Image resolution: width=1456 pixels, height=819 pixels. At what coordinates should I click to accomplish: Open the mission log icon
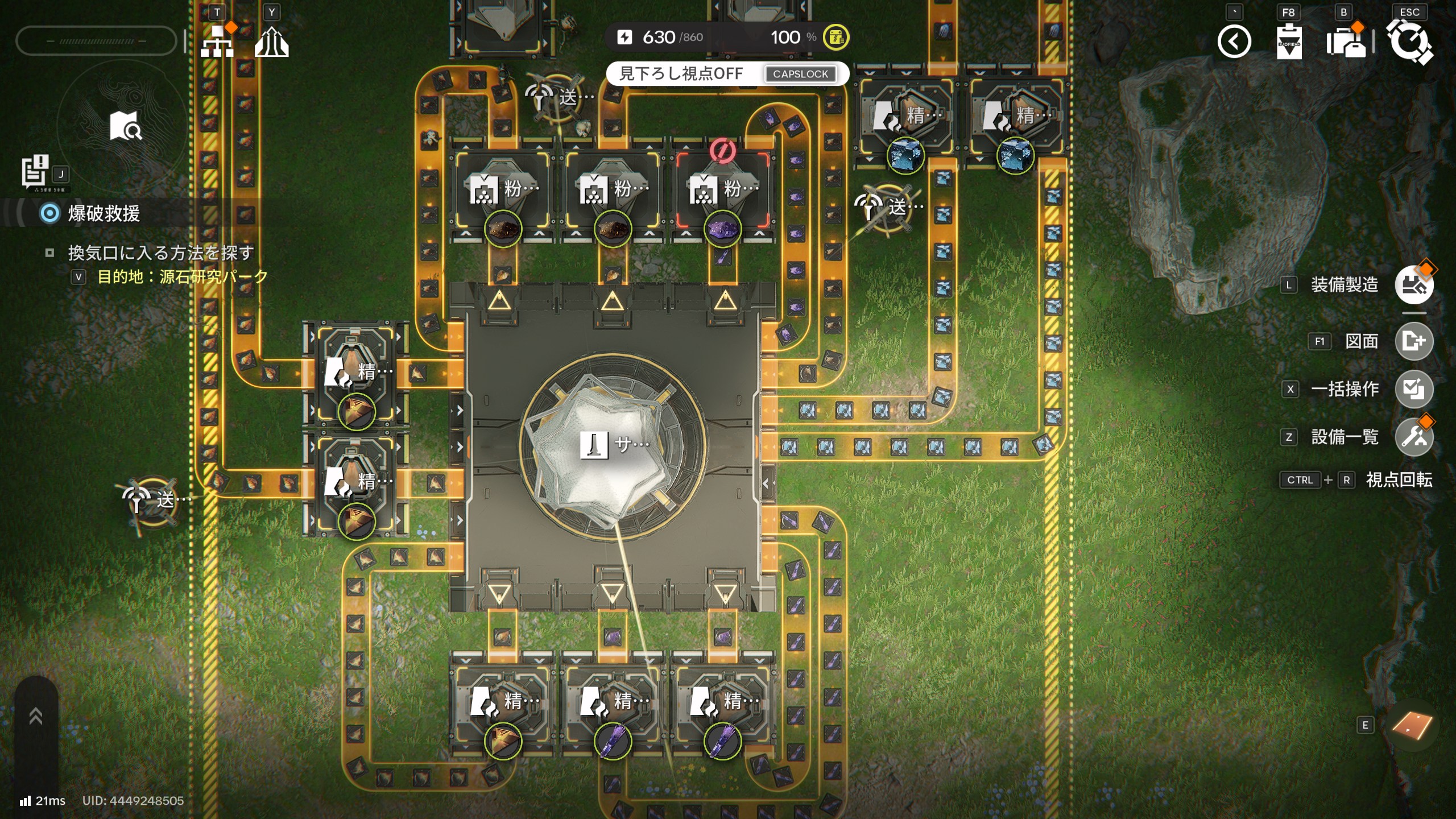click(x=35, y=171)
